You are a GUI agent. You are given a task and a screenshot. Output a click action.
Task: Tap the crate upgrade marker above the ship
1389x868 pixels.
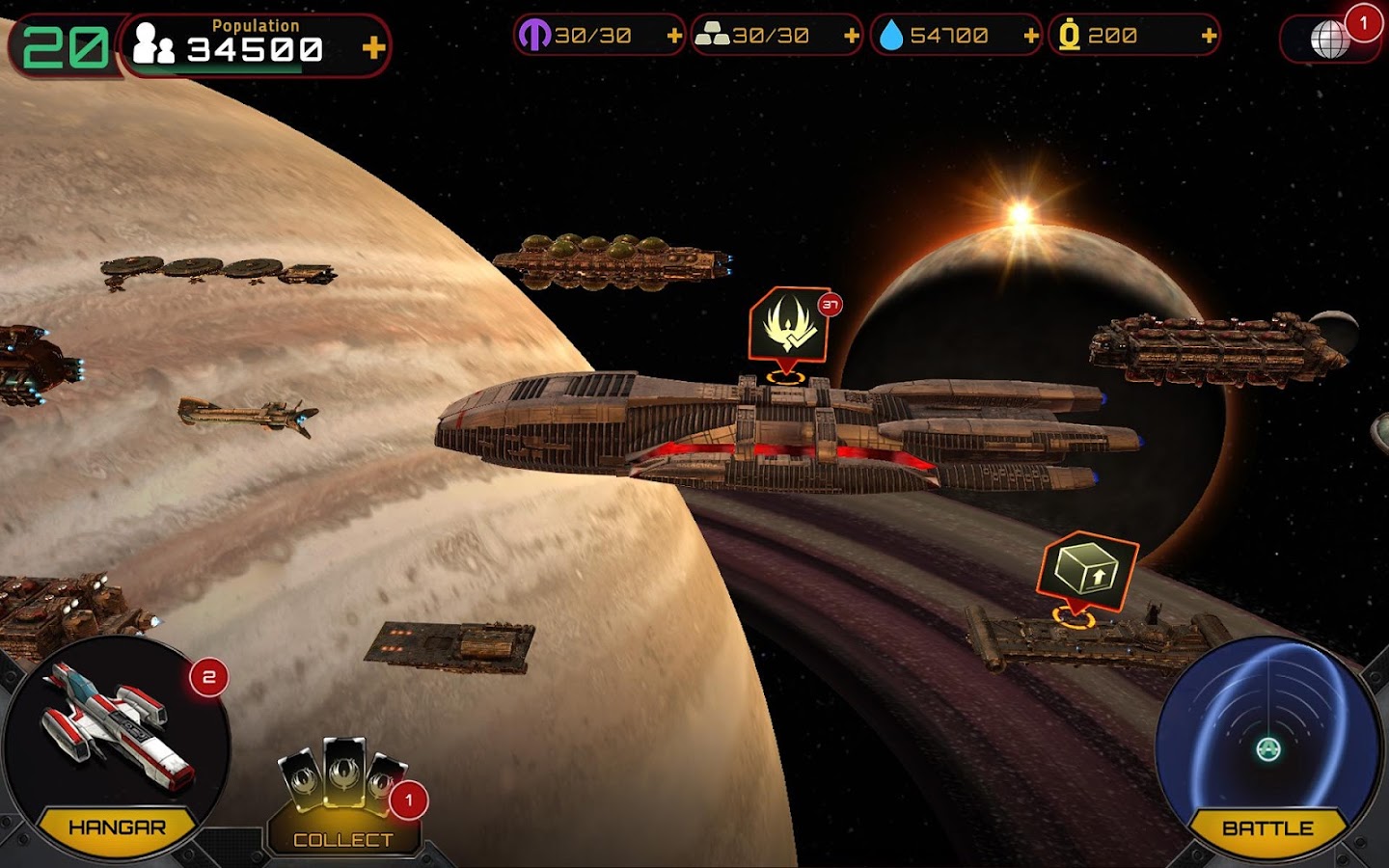1087,570
